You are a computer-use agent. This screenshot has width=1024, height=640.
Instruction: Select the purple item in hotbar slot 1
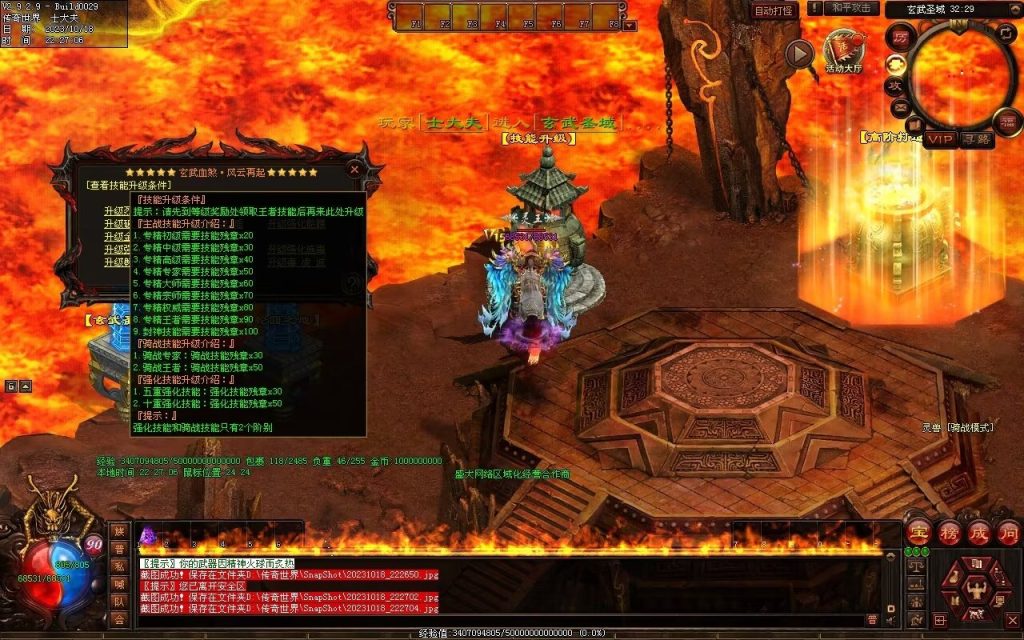pos(146,534)
